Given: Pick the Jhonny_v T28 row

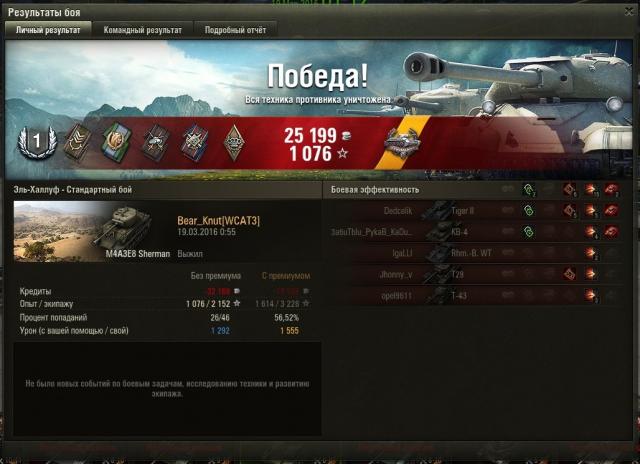Looking at the screenshot, I should (x=480, y=275).
